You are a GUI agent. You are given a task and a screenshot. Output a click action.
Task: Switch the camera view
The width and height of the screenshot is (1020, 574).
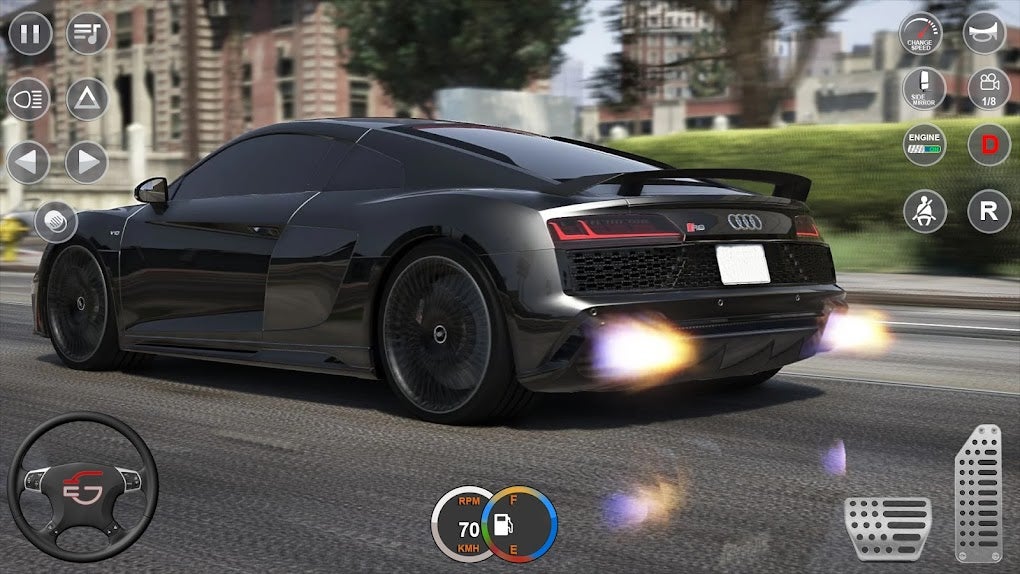[988, 89]
